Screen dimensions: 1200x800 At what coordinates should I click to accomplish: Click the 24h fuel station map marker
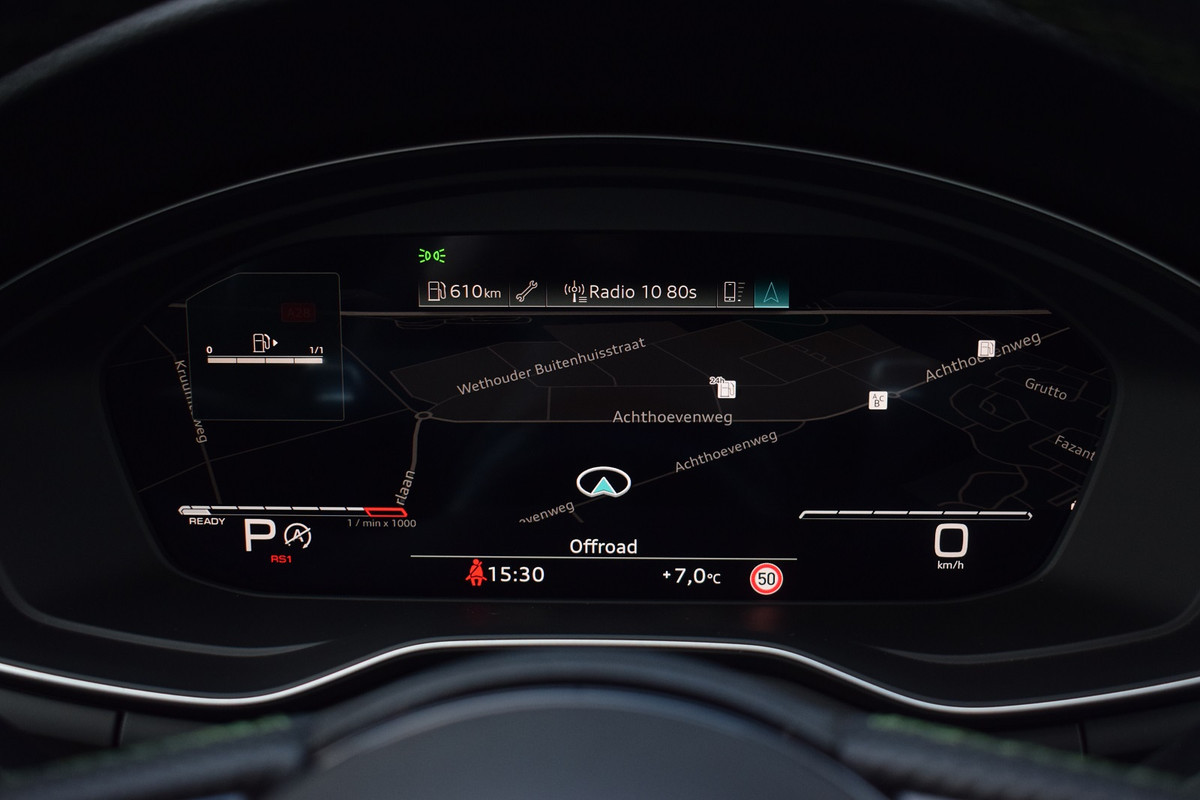point(725,388)
